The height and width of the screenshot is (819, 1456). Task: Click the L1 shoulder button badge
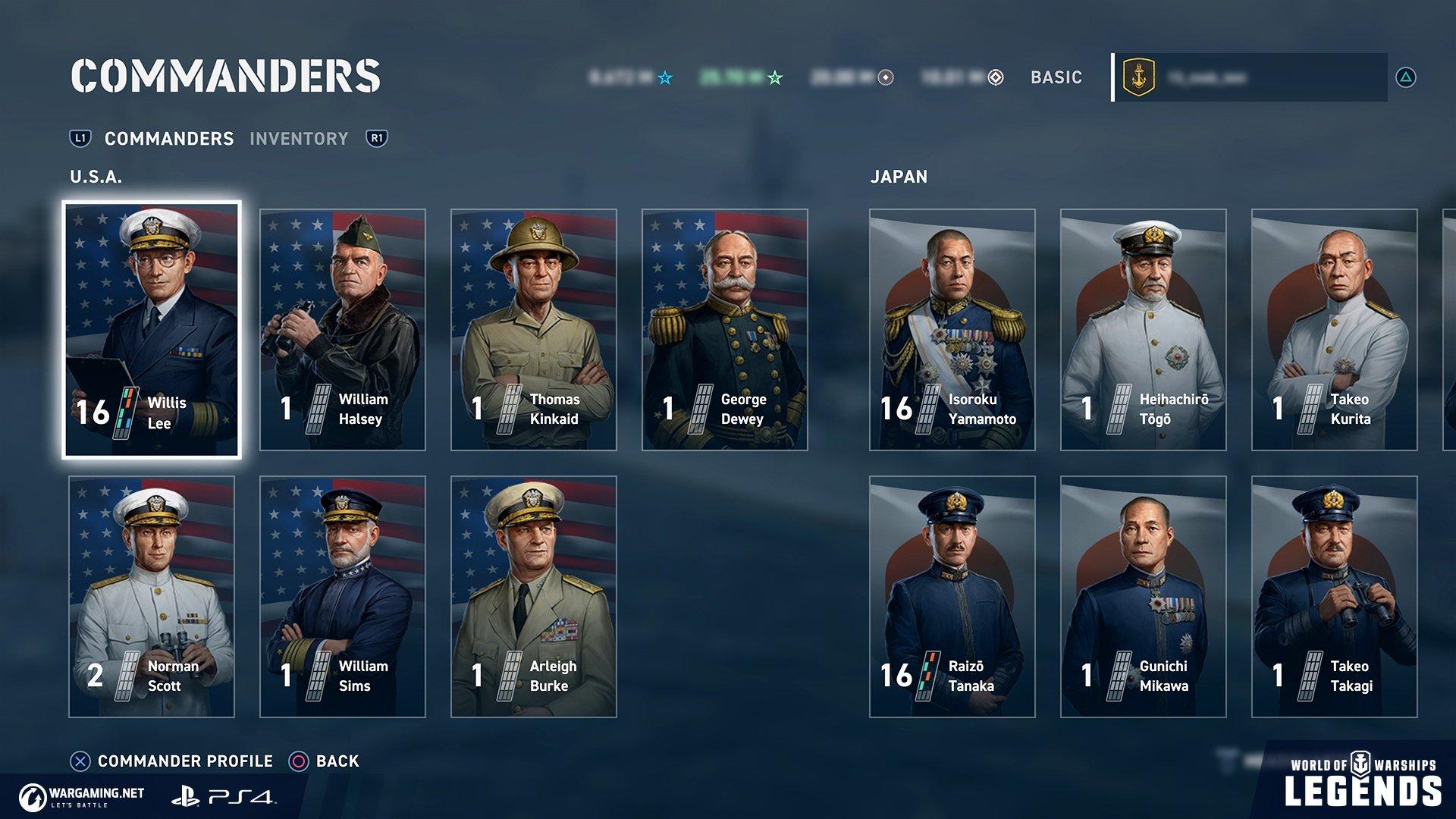(x=80, y=139)
